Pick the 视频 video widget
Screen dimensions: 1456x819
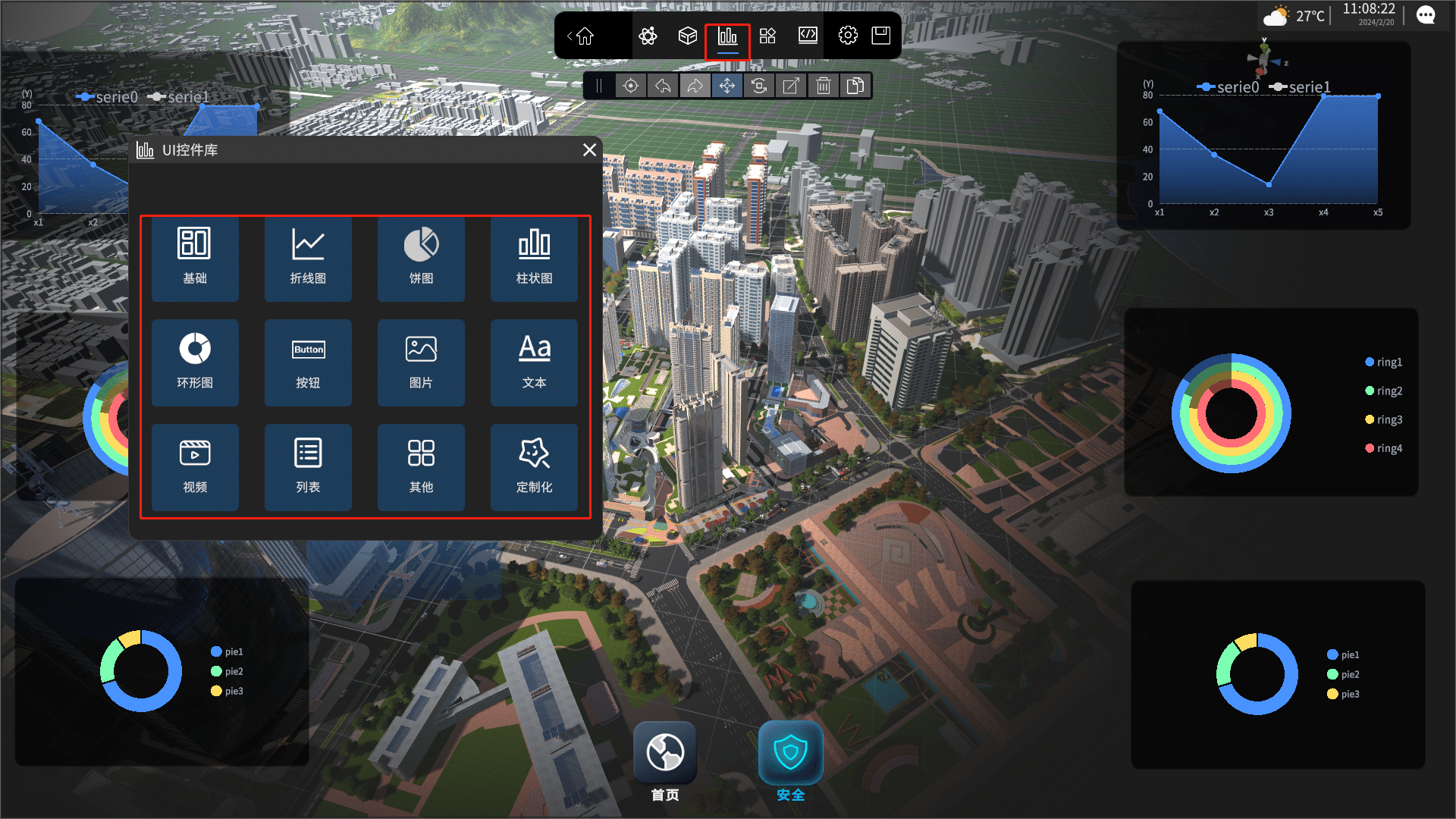click(x=195, y=466)
